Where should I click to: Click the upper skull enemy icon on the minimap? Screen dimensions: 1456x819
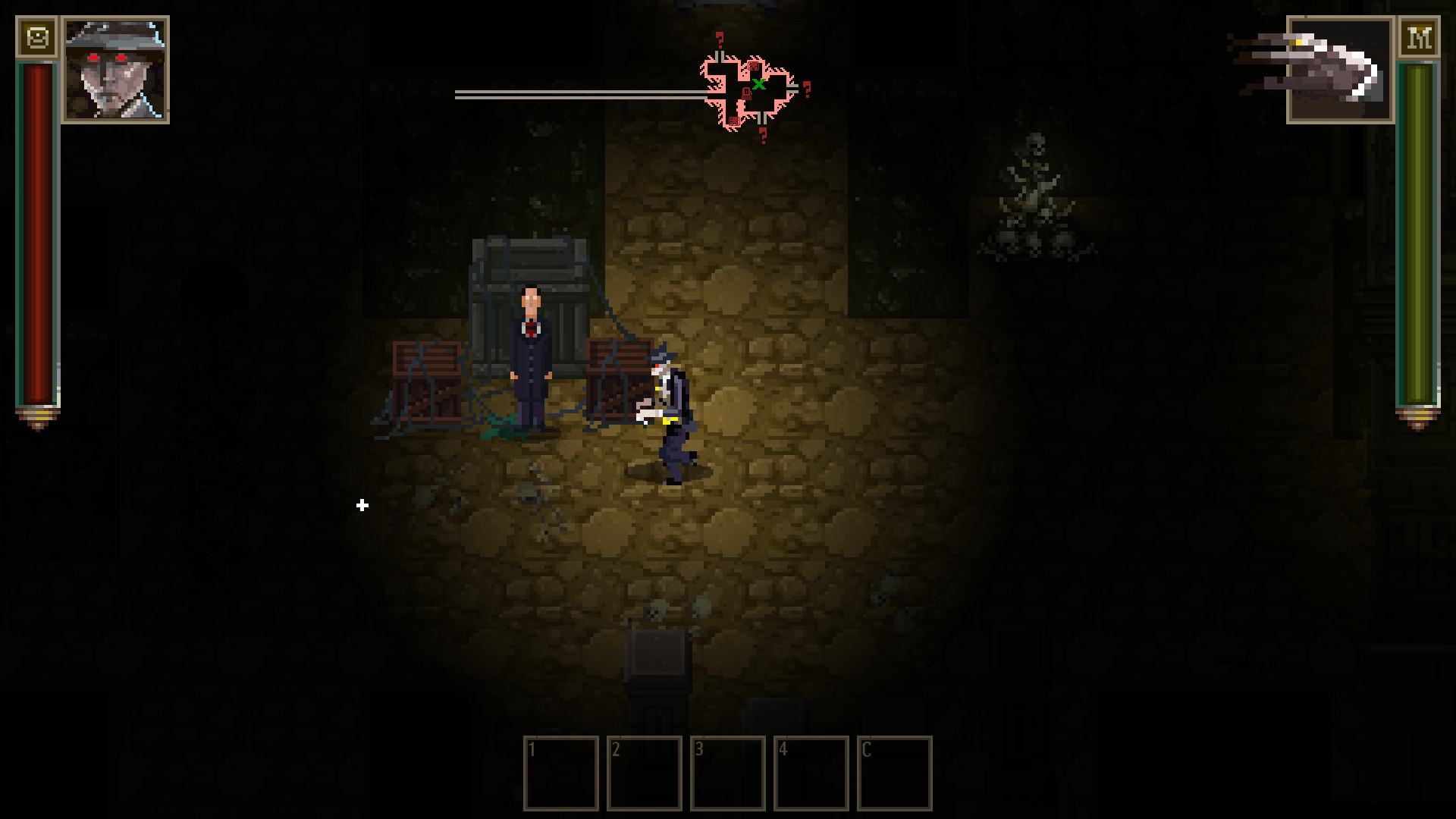tap(753, 66)
